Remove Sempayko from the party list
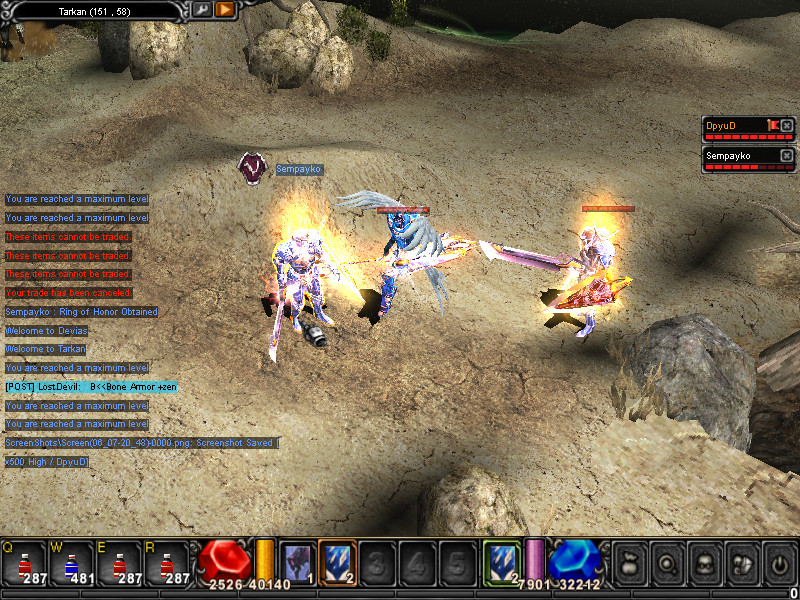This screenshot has height=600, width=800. (x=787, y=156)
